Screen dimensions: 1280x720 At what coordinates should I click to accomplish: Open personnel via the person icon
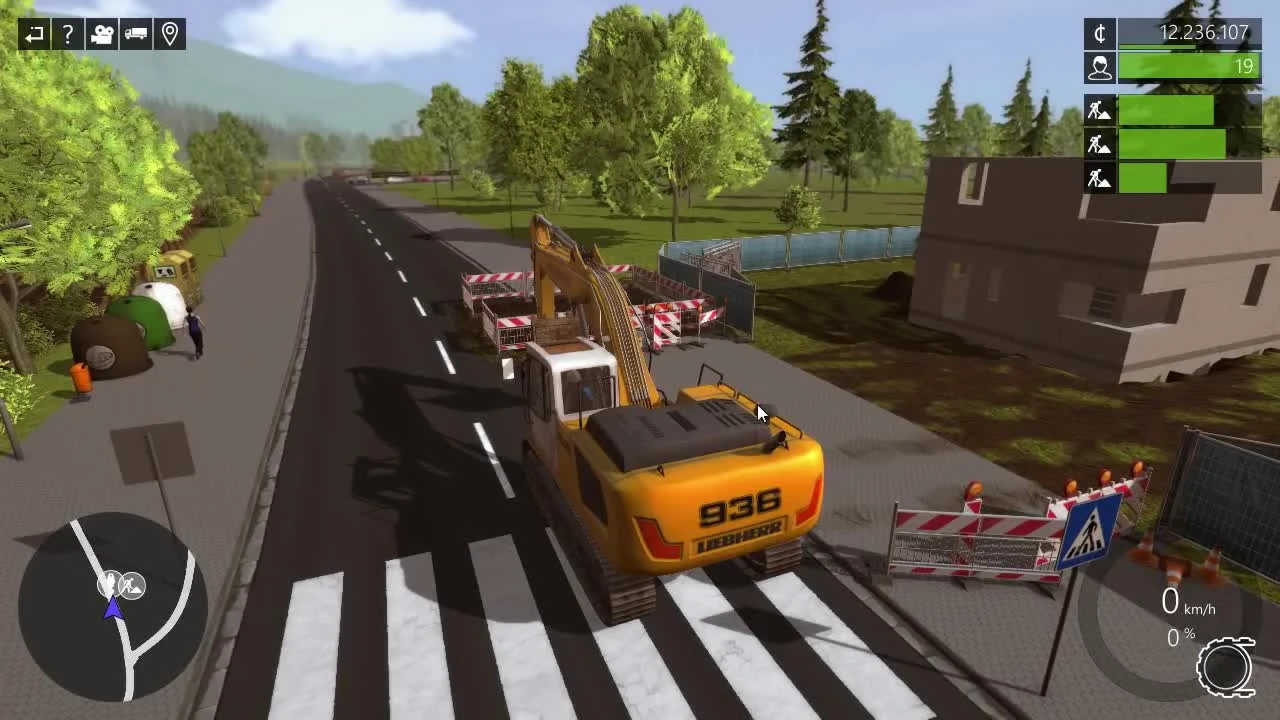pos(1098,67)
